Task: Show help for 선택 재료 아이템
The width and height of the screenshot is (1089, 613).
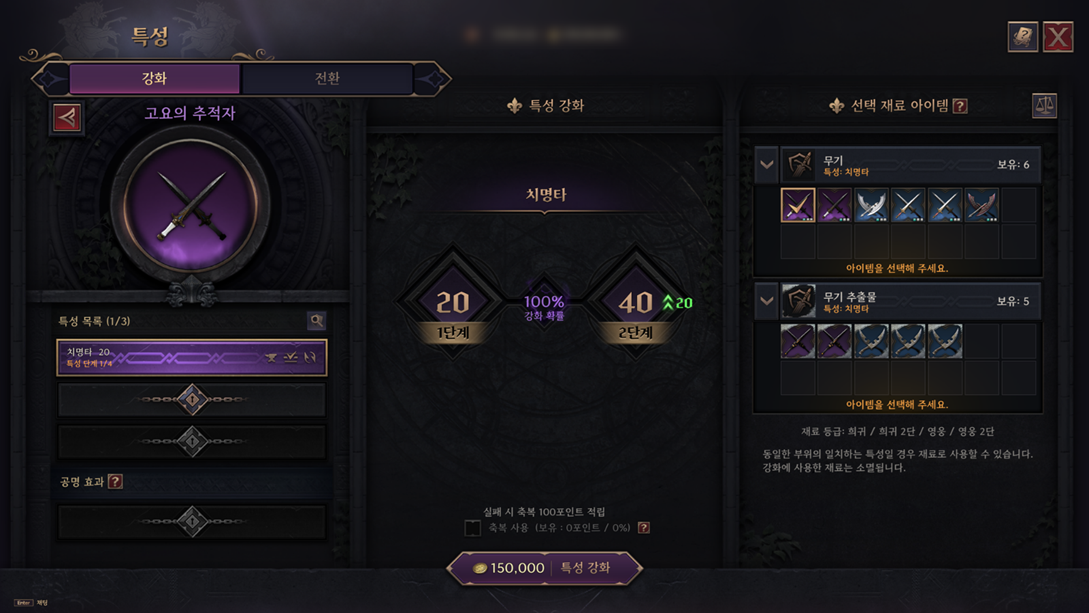Action: [x=960, y=106]
